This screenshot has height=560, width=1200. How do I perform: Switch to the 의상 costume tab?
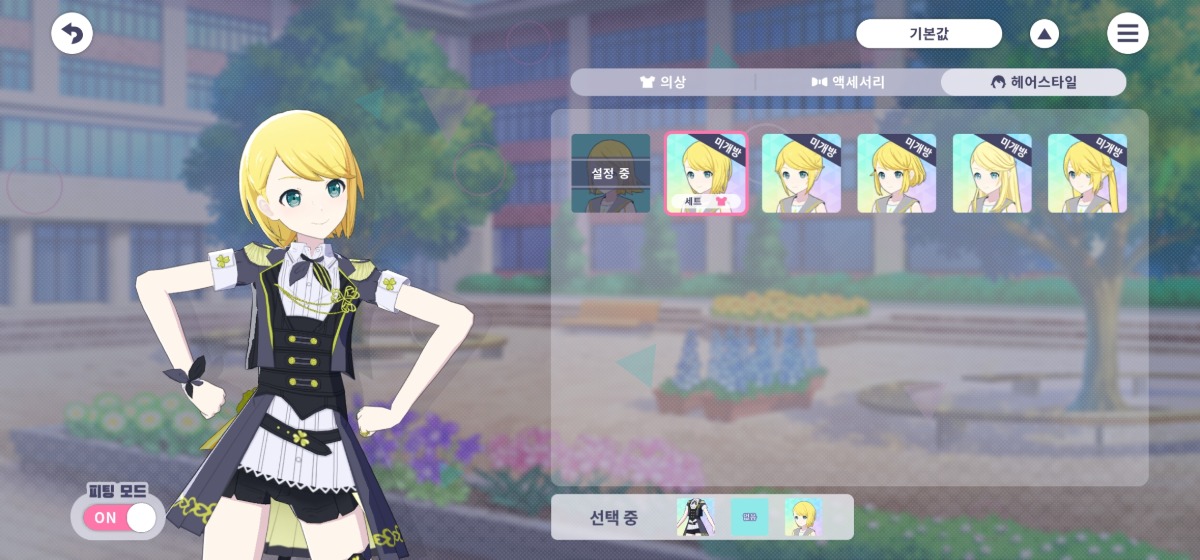click(662, 82)
